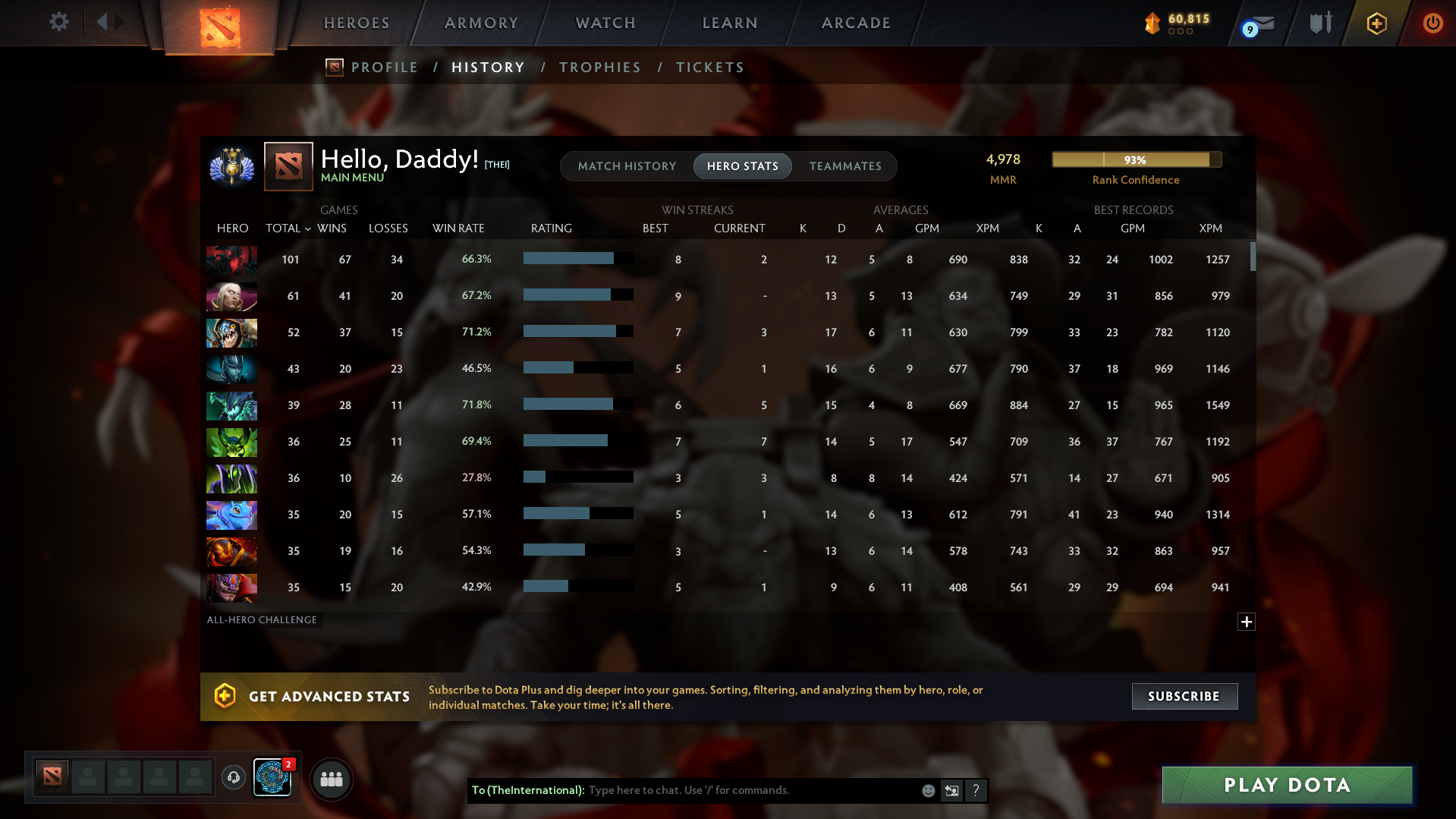This screenshot has width=1456, height=819.
Task: Click the red power button top right
Action: [1432, 23]
